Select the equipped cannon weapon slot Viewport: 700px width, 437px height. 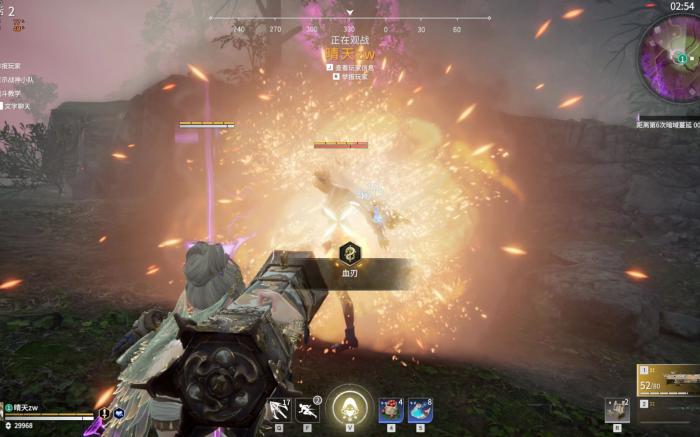click(x=668, y=381)
